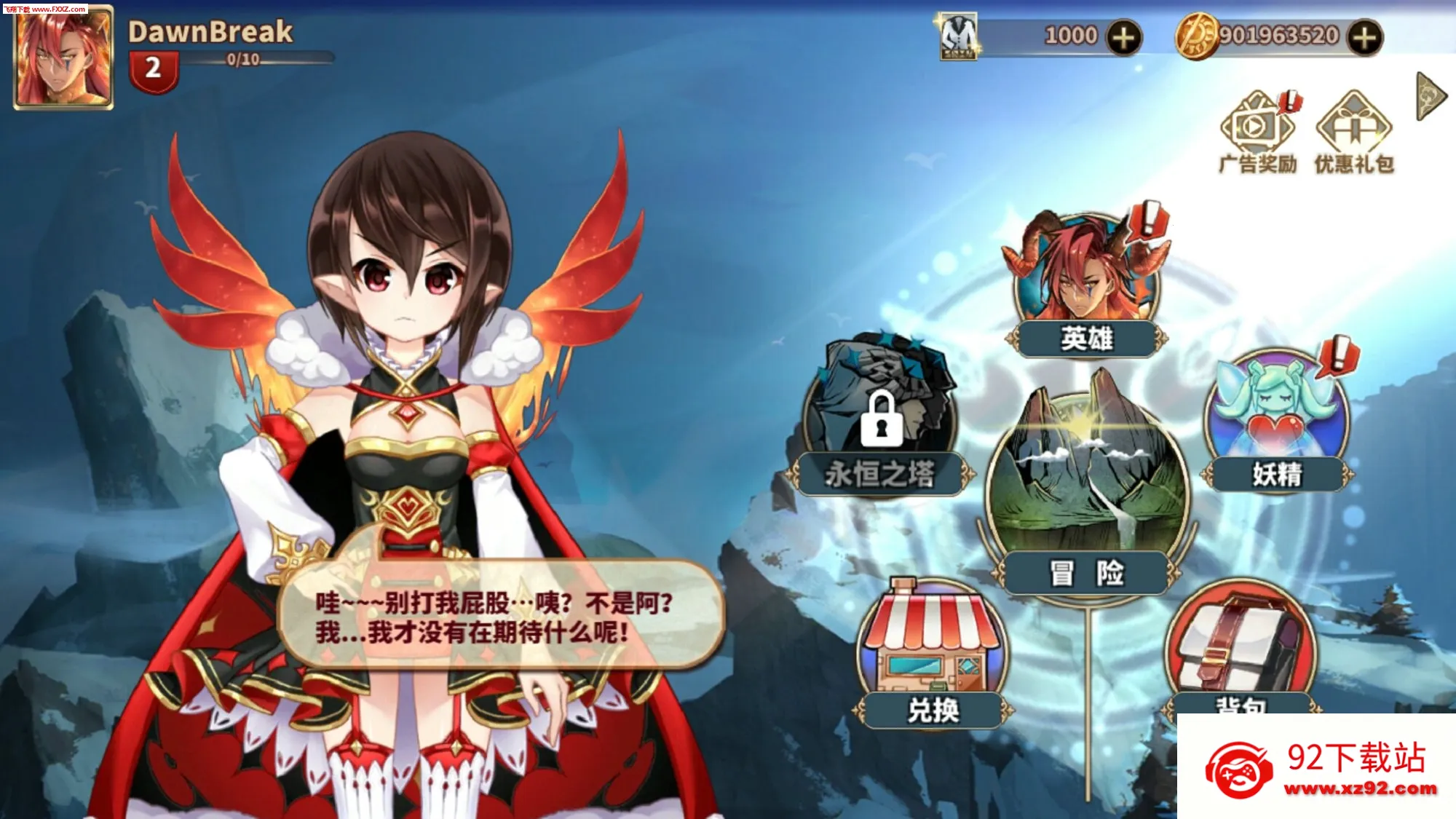The image size is (1456, 819).
Task: Claim the 广告奖励 ad reward
Action: 1256,131
